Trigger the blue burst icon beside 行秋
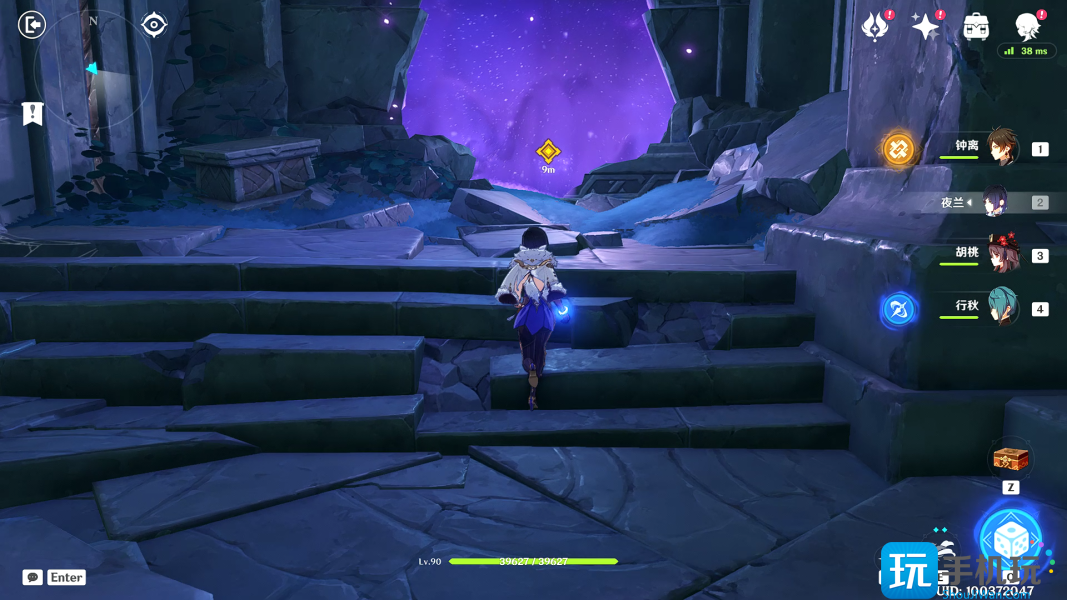 (x=898, y=310)
